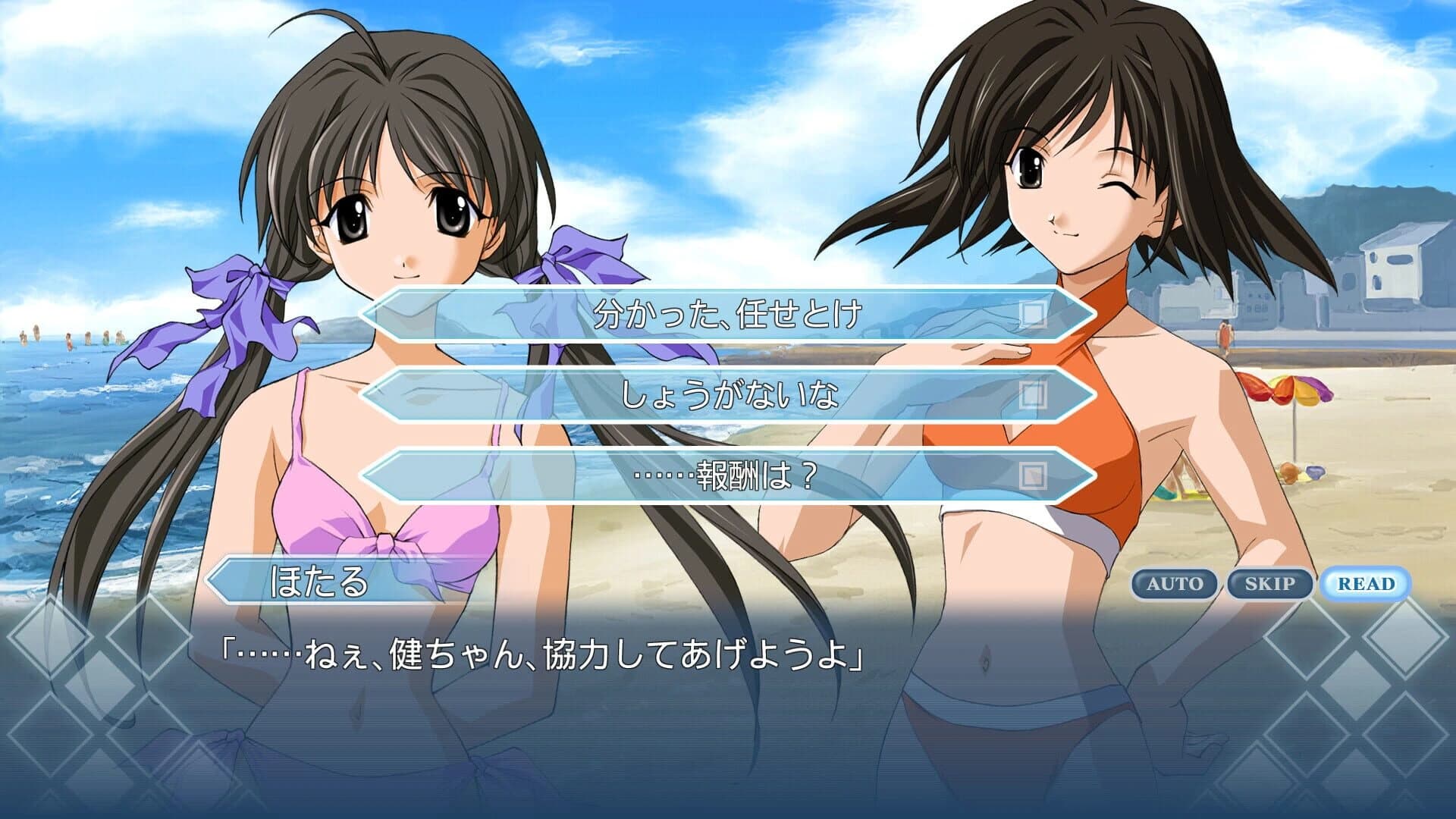The width and height of the screenshot is (1456, 819).
Task: Toggle the checkbox on the 「……報酬は？」 choice
Action: [x=1030, y=476]
